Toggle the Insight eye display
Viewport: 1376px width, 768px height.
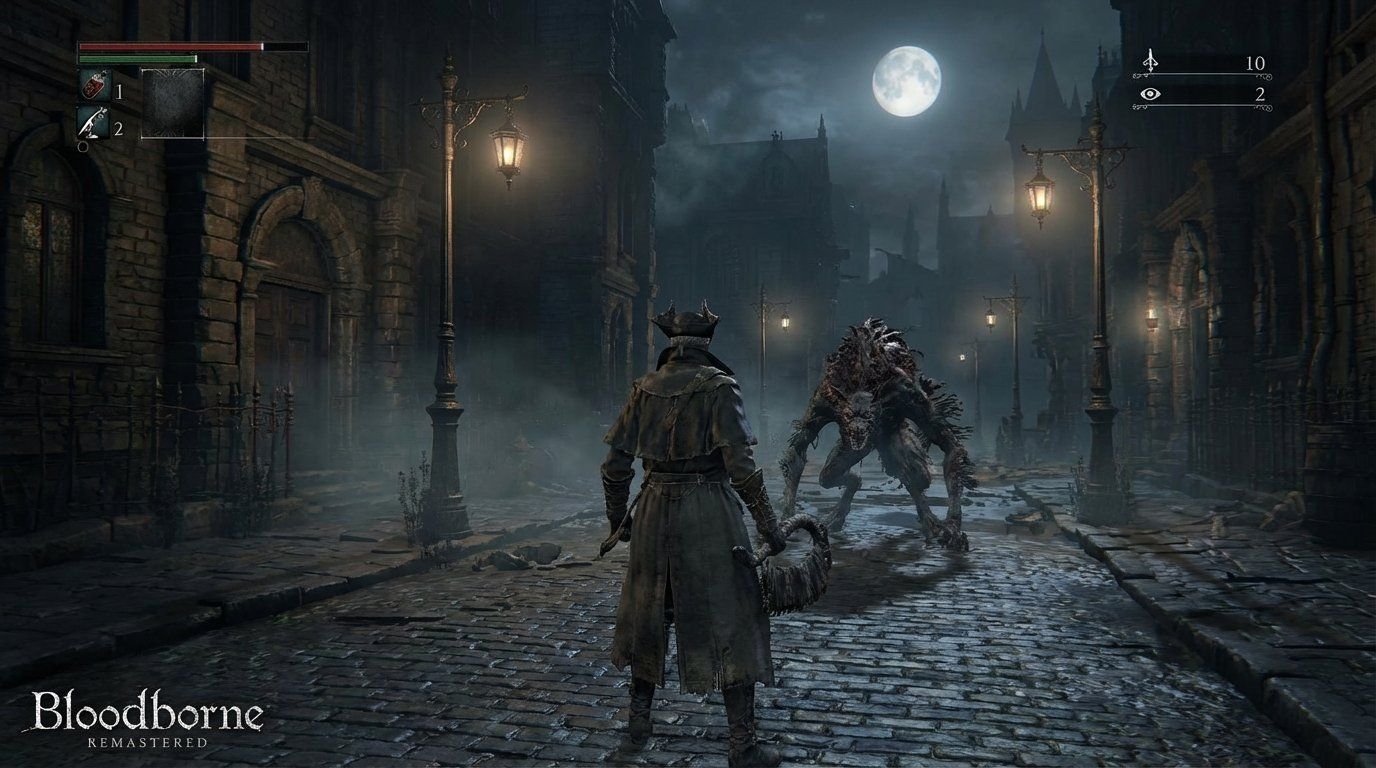[1151, 94]
